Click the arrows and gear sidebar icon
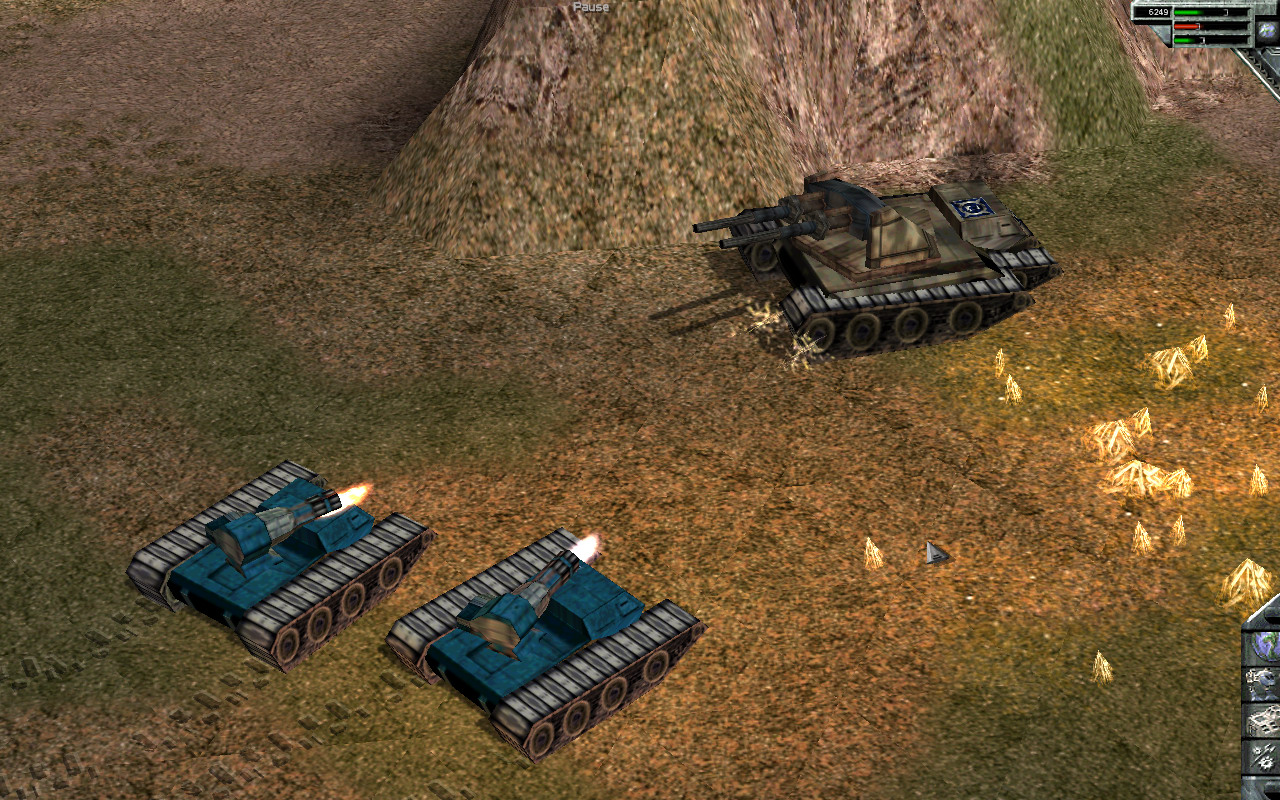1280x800 pixels. pyautogui.click(x=1263, y=757)
